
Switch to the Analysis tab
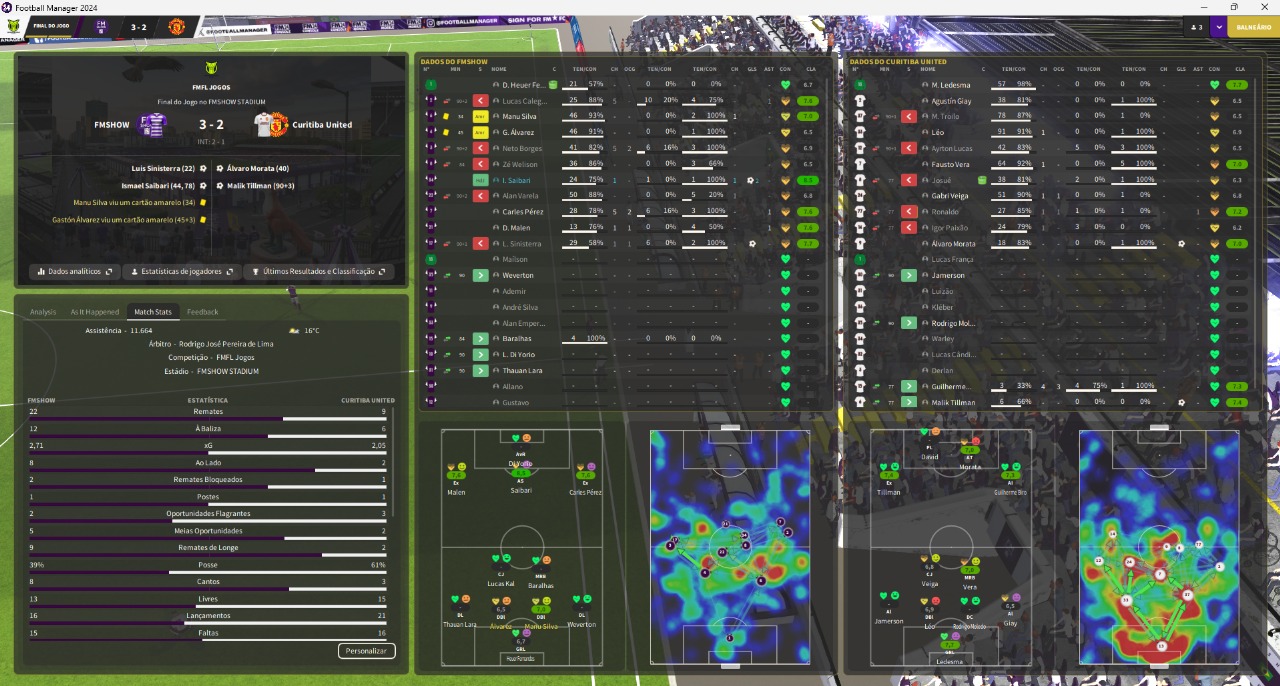(x=43, y=312)
